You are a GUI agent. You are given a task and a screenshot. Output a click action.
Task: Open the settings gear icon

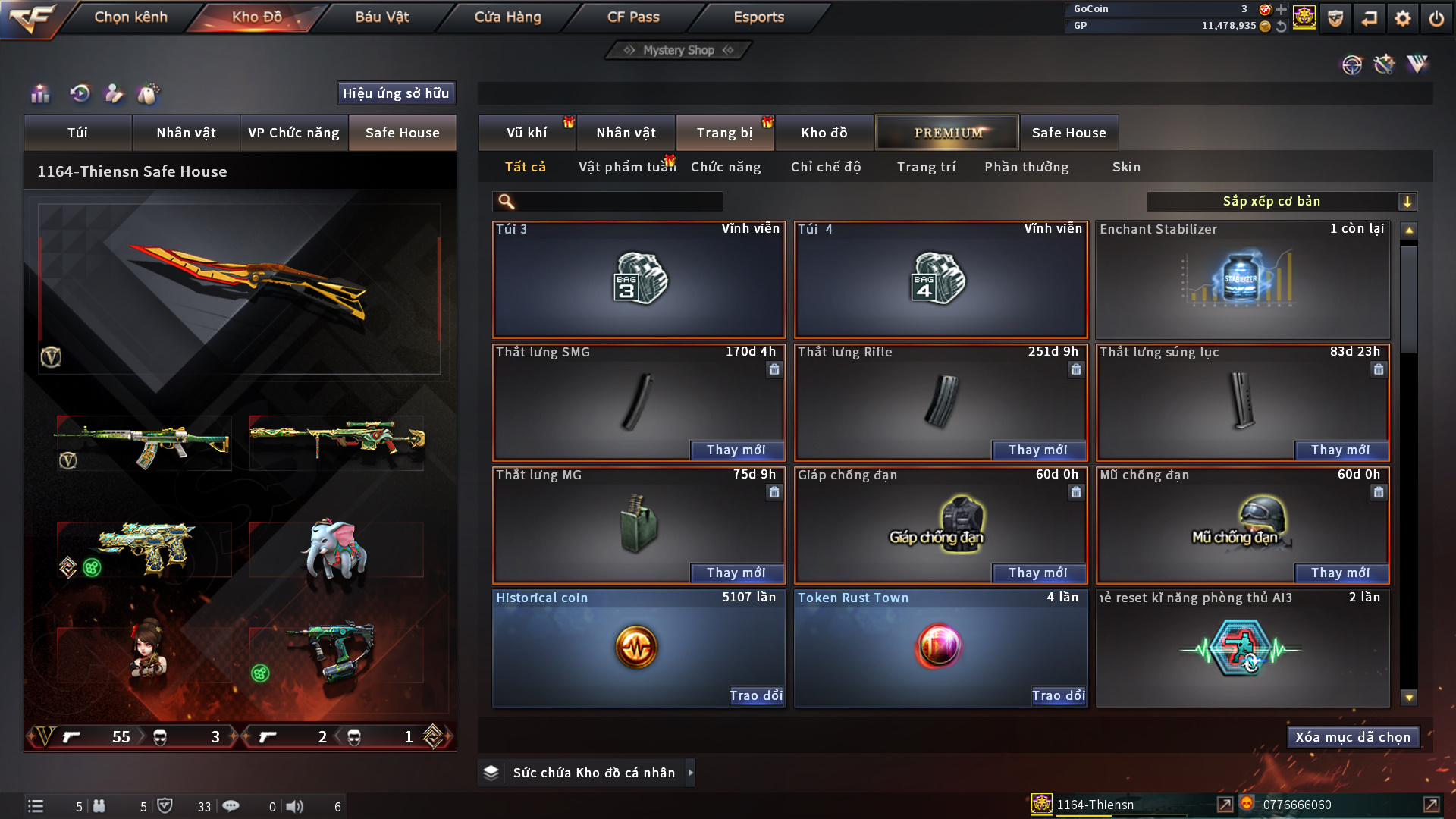click(x=1402, y=18)
